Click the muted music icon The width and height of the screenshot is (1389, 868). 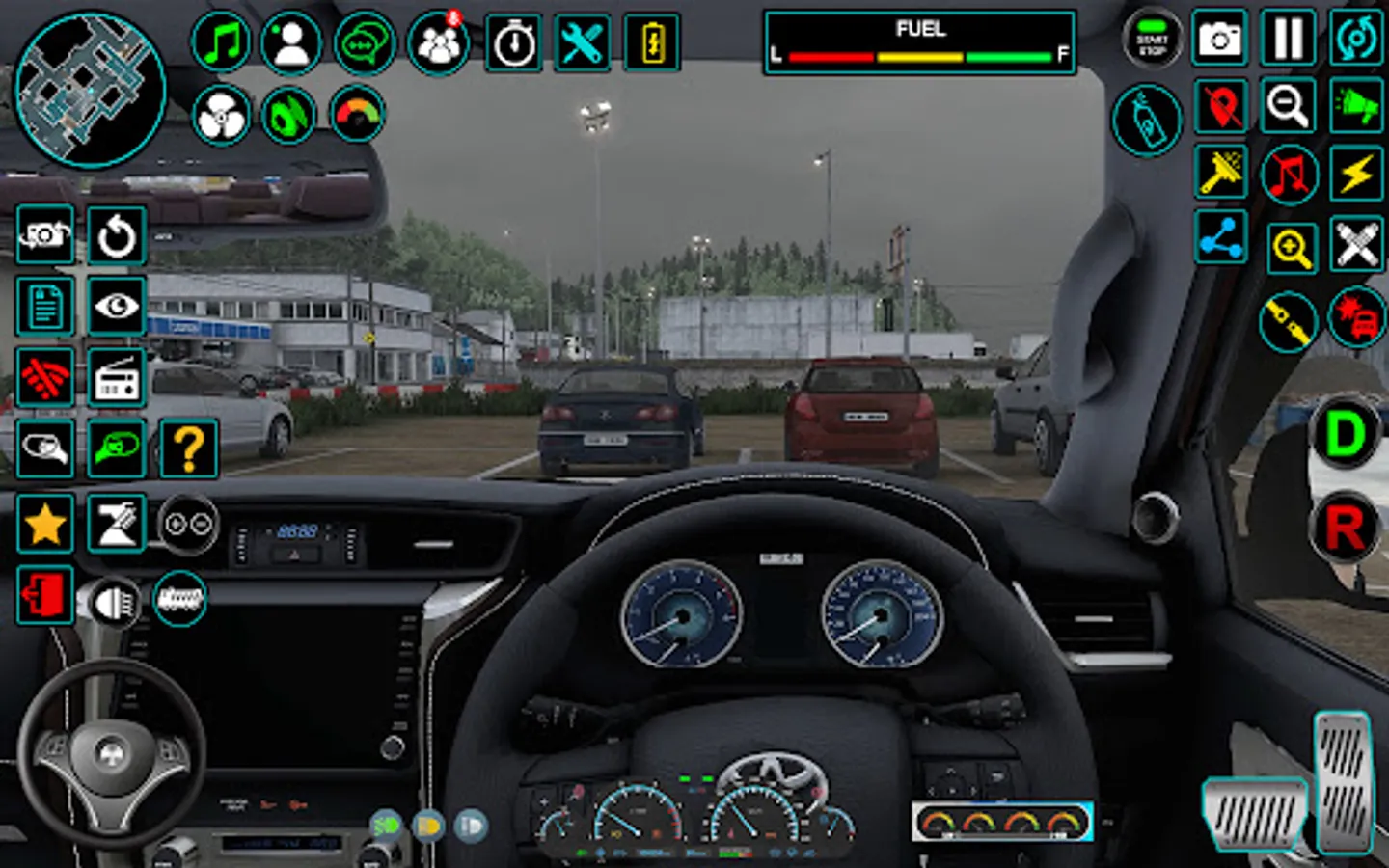pos(1289,176)
